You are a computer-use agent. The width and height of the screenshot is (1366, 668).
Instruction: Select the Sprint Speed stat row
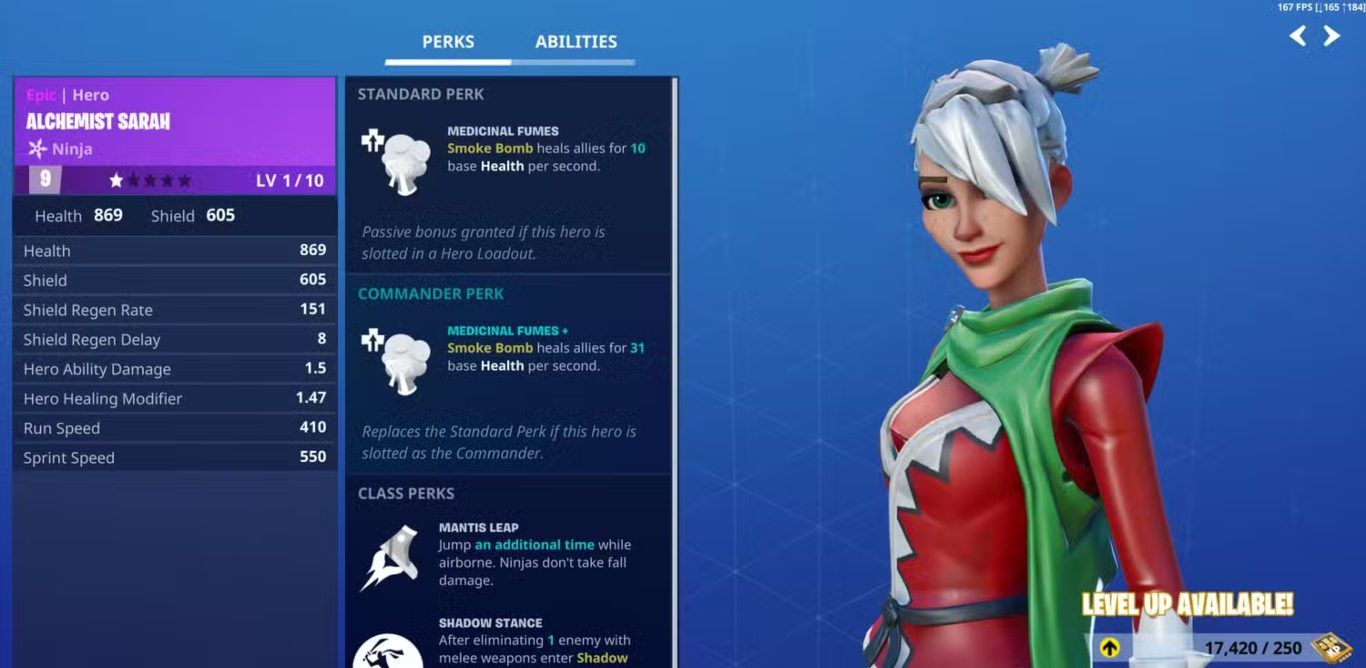coord(175,458)
